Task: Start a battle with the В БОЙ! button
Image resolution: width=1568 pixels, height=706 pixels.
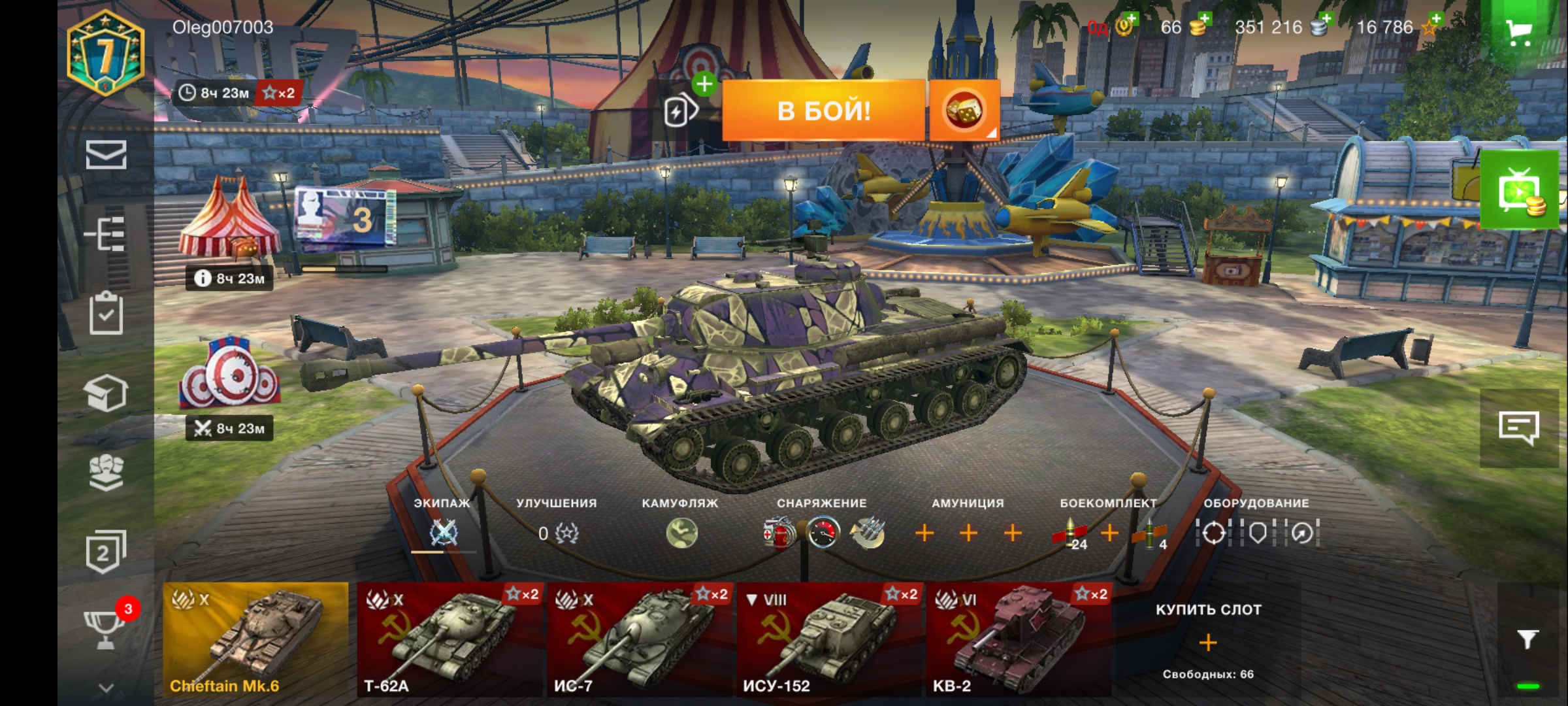Action: (823, 110)
